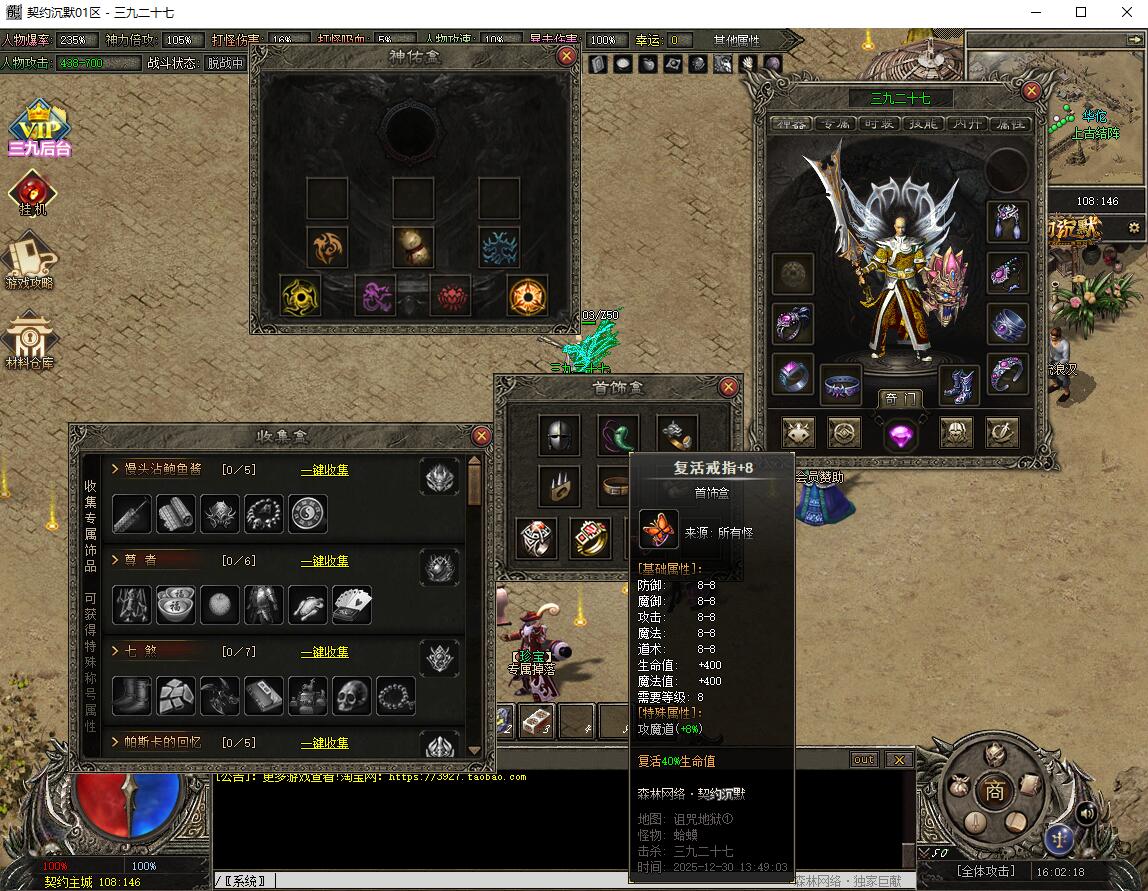The height and width of the screenshot is (891, 1148).
Task: Select the 奇门 purple gem slot
Action: pyautogui.click(x=901, y=433)
